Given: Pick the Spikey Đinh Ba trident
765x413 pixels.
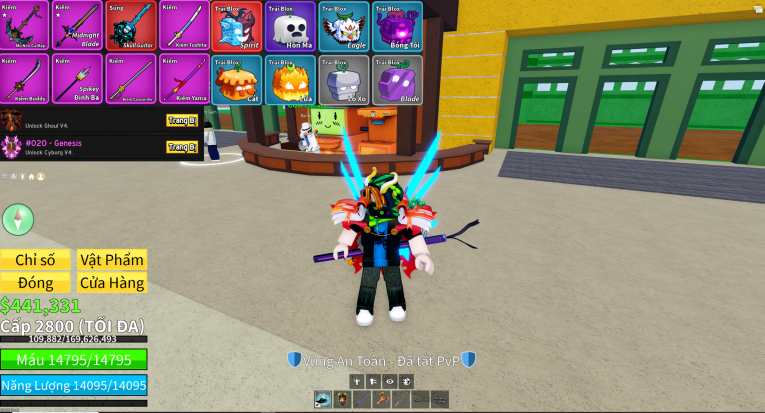Looking at the screenshot, I should (x=77, y=79).
